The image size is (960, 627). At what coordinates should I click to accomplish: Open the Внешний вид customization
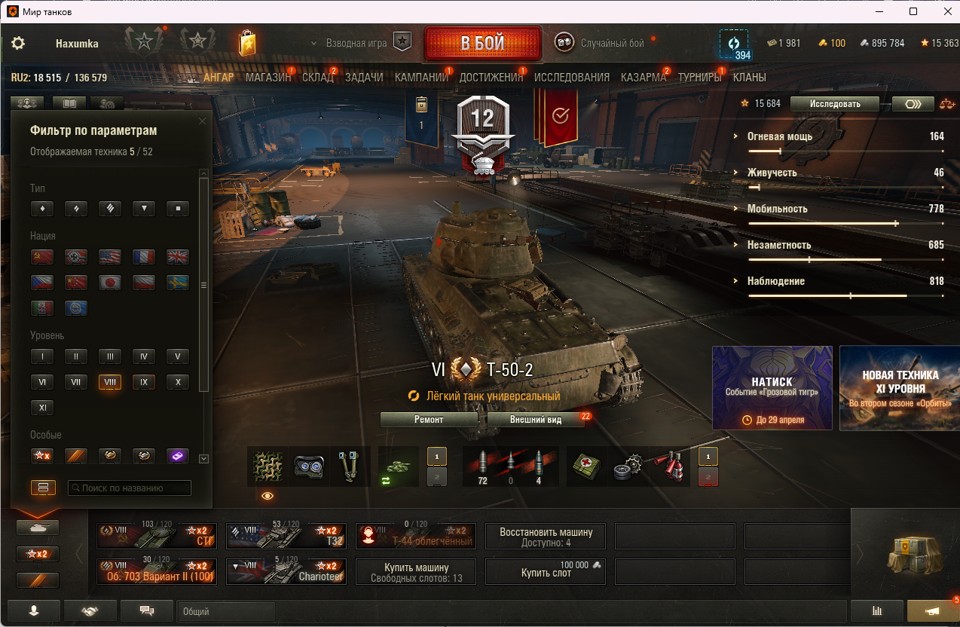tap(535, 420)
